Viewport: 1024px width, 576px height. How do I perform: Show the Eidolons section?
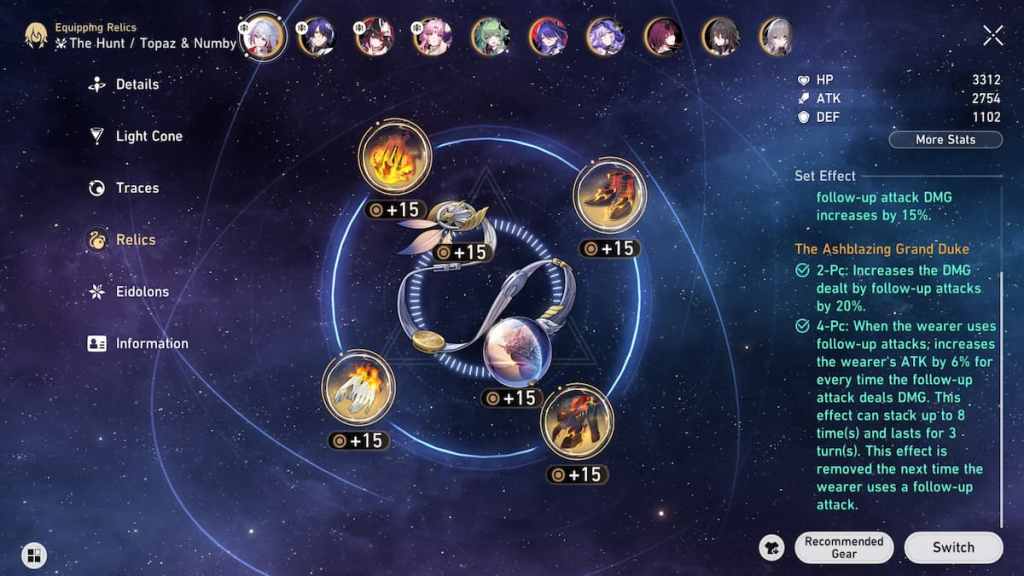click(142, 292)
